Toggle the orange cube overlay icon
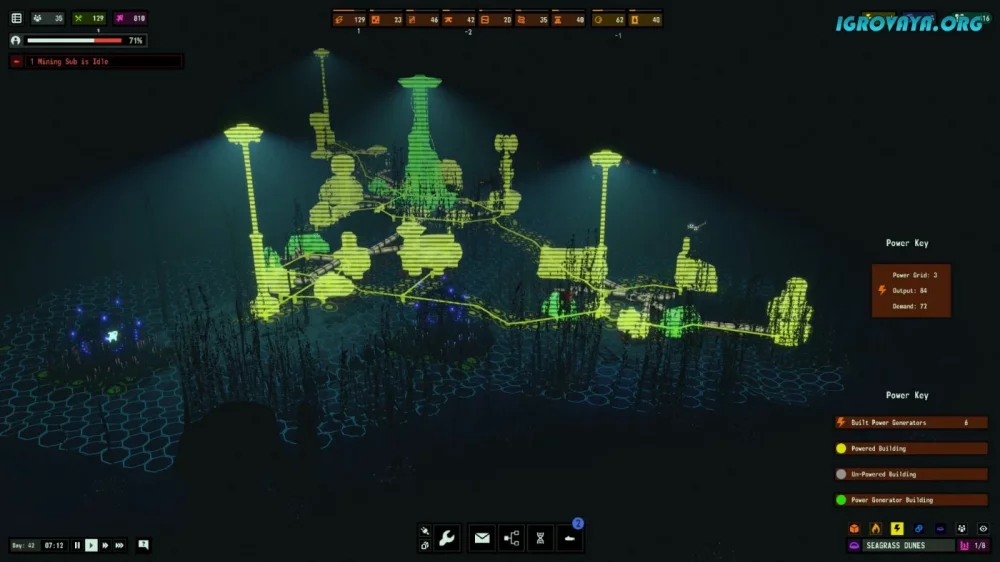 [854, 528]
